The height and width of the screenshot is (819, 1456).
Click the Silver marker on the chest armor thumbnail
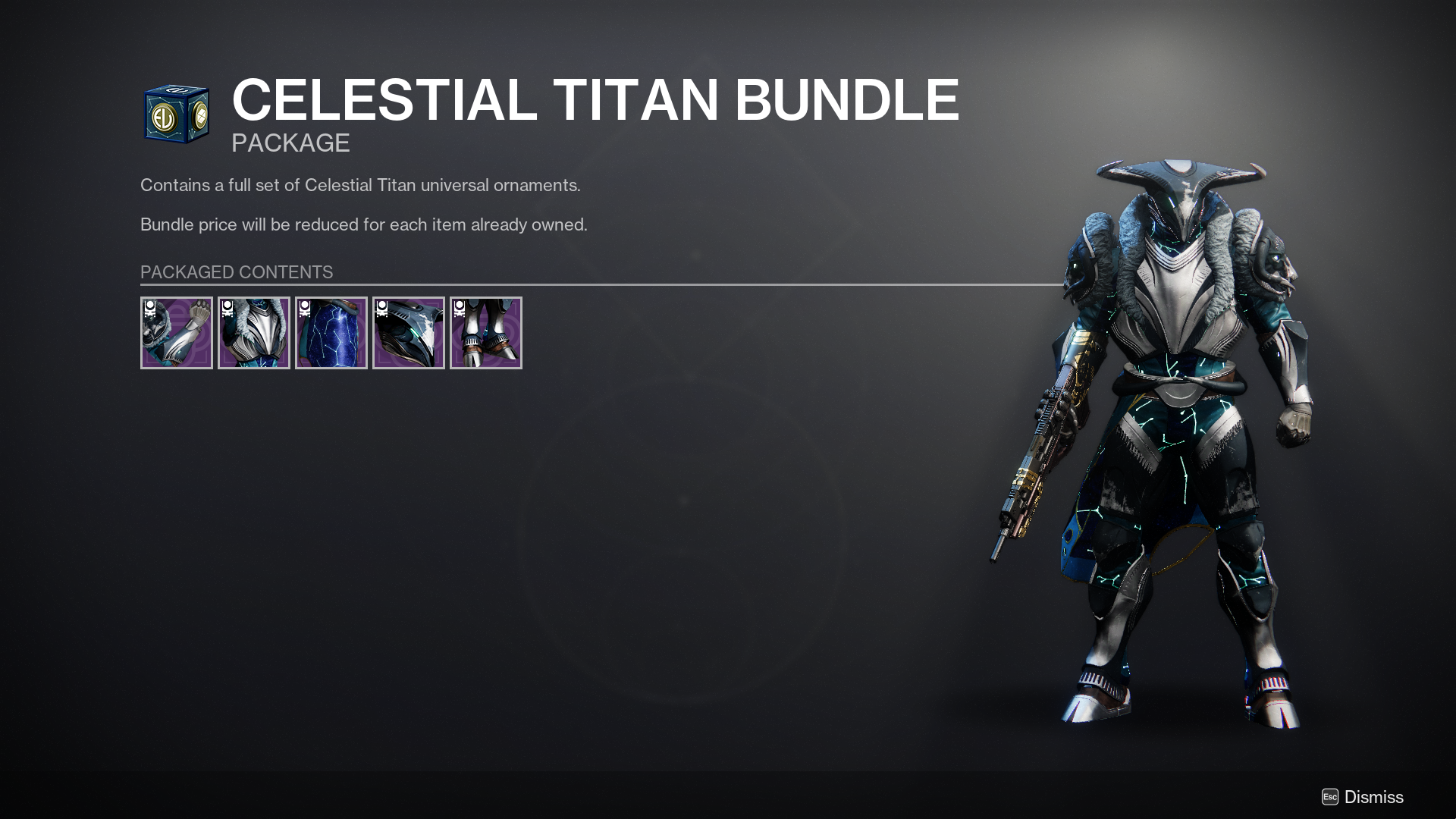tap(228, 309)
